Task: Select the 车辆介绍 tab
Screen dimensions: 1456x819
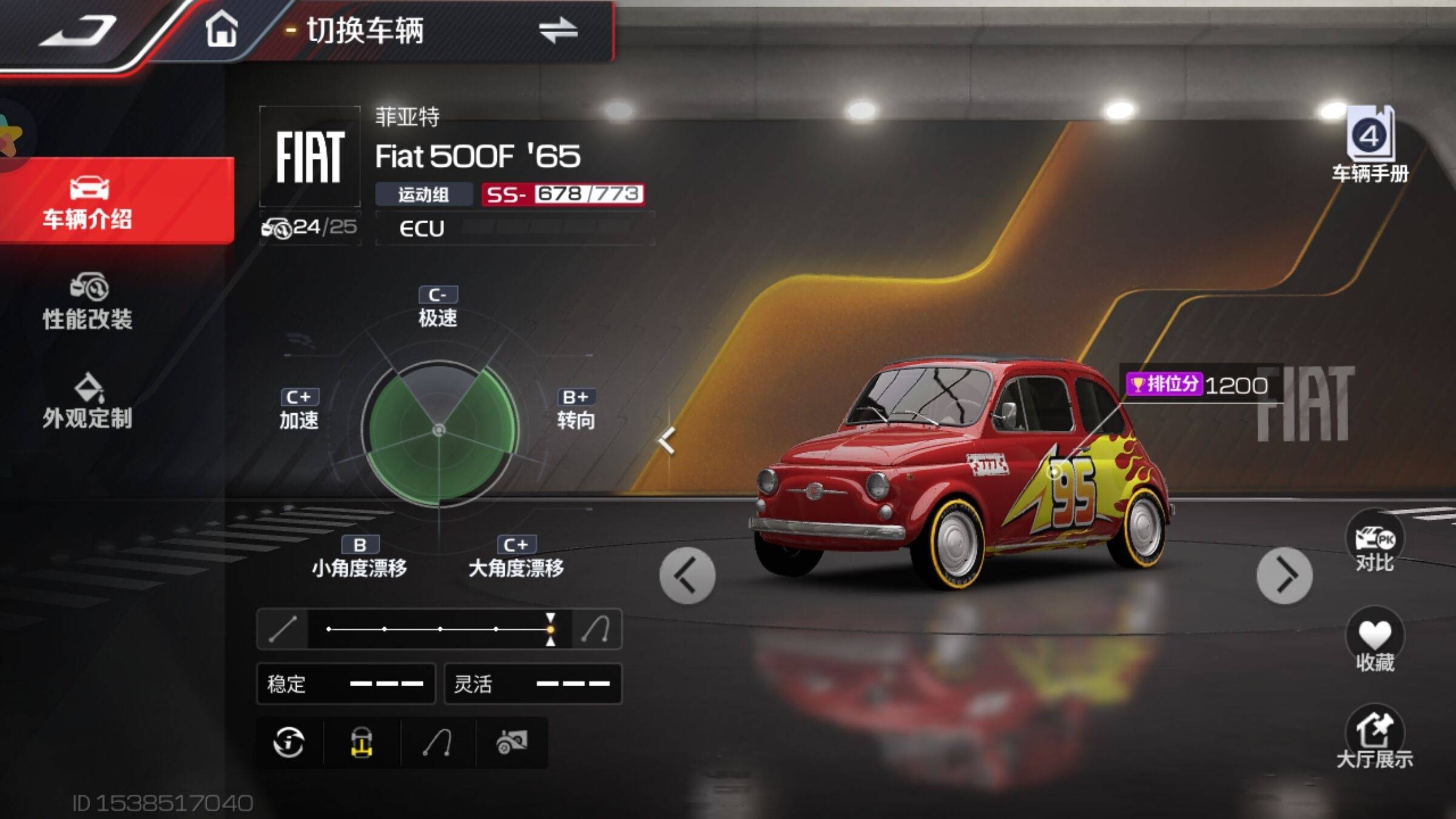Action: pyautogui.click(x=88, y=202)
